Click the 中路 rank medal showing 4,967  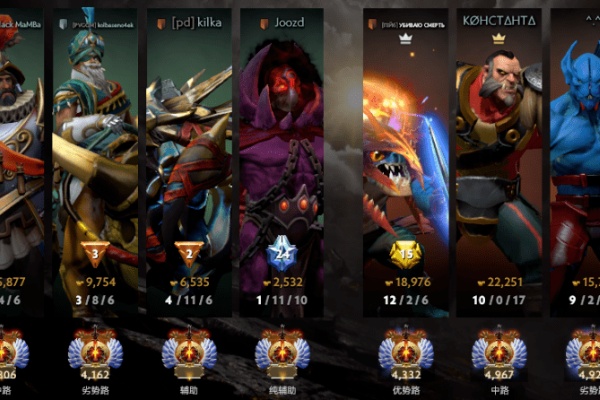click(498, 351)
